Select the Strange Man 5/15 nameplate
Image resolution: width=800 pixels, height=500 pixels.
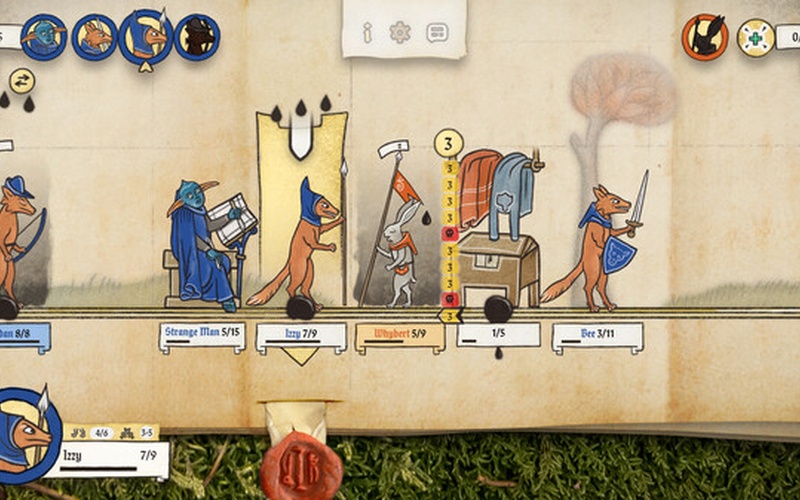pos(202,335)
